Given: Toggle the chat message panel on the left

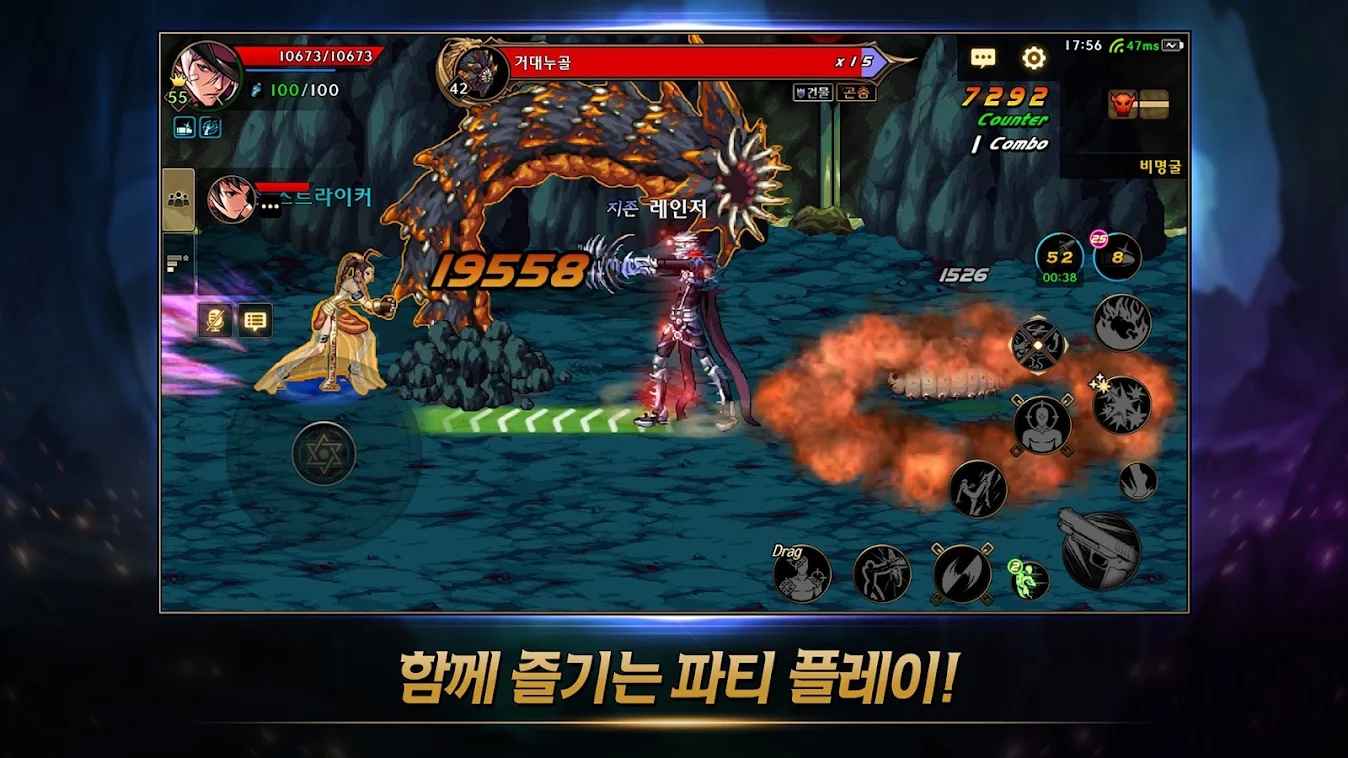Looking at the screenshot, I should (255, 321).
